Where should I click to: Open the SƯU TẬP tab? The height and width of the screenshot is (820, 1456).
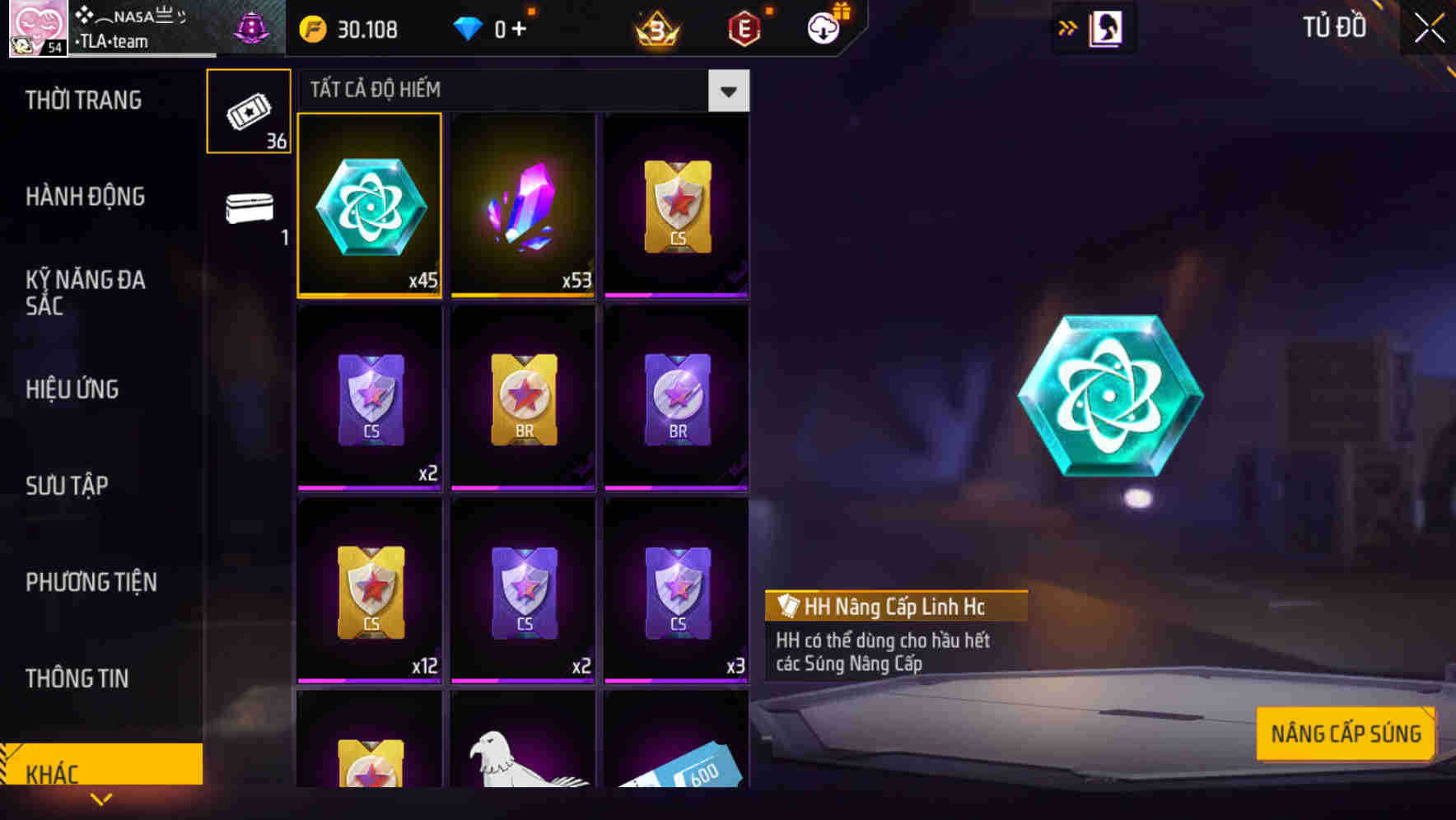[x=69, y=486]
